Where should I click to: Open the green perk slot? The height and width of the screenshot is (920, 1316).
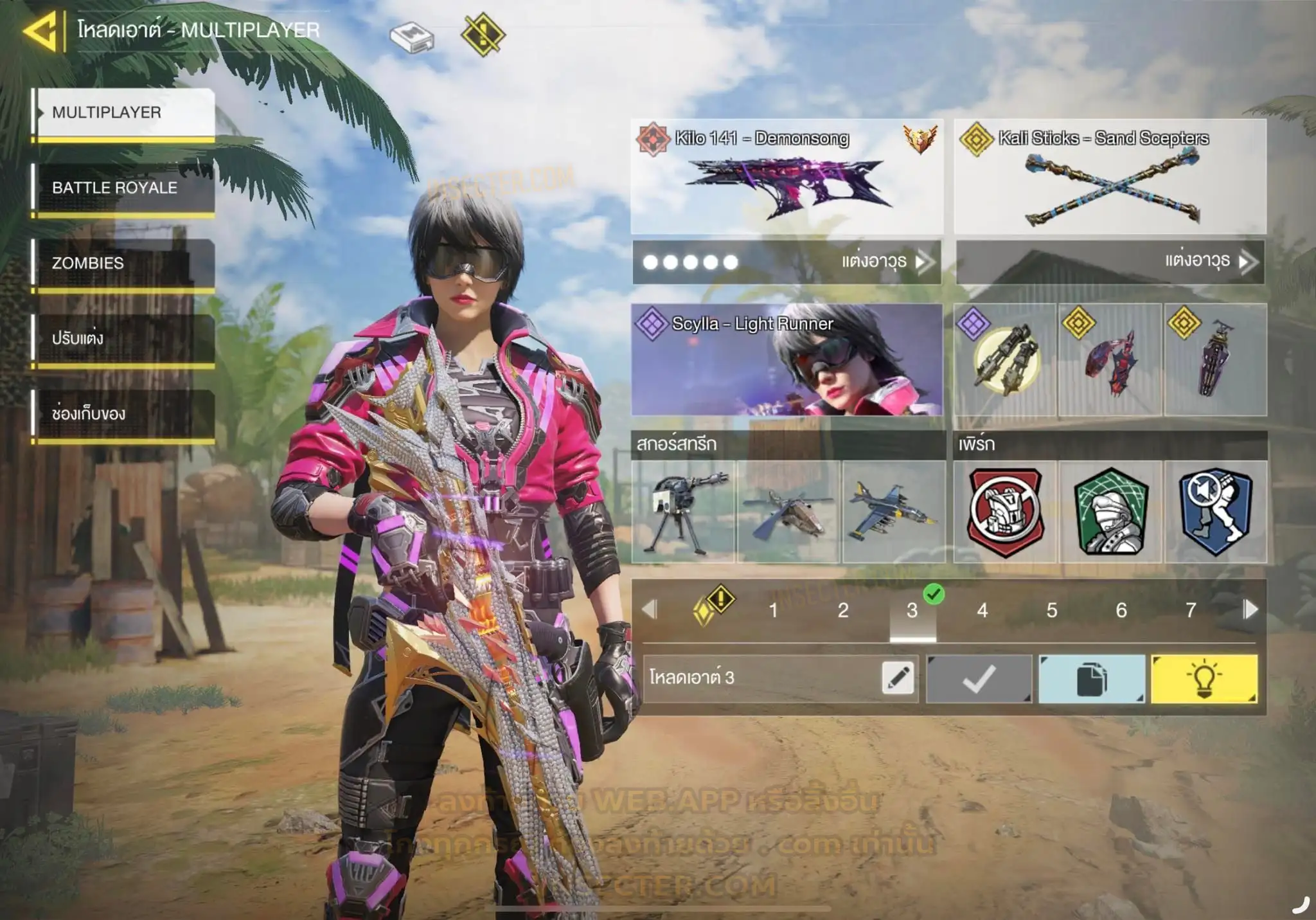click(1110, 512)
